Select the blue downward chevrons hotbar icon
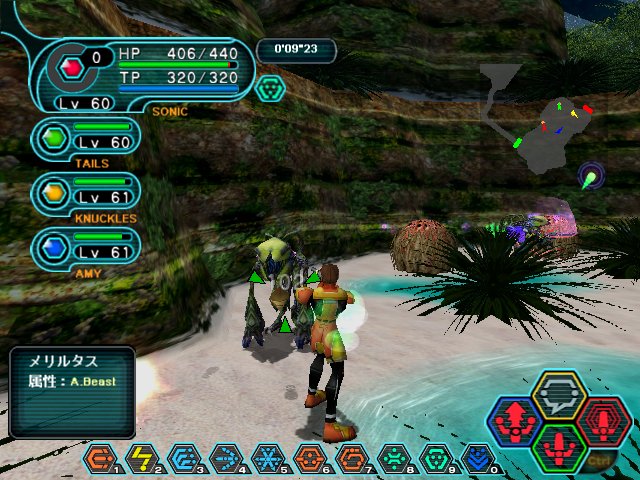The height and width of the screenshot is (480, 640). pos(479,458)
